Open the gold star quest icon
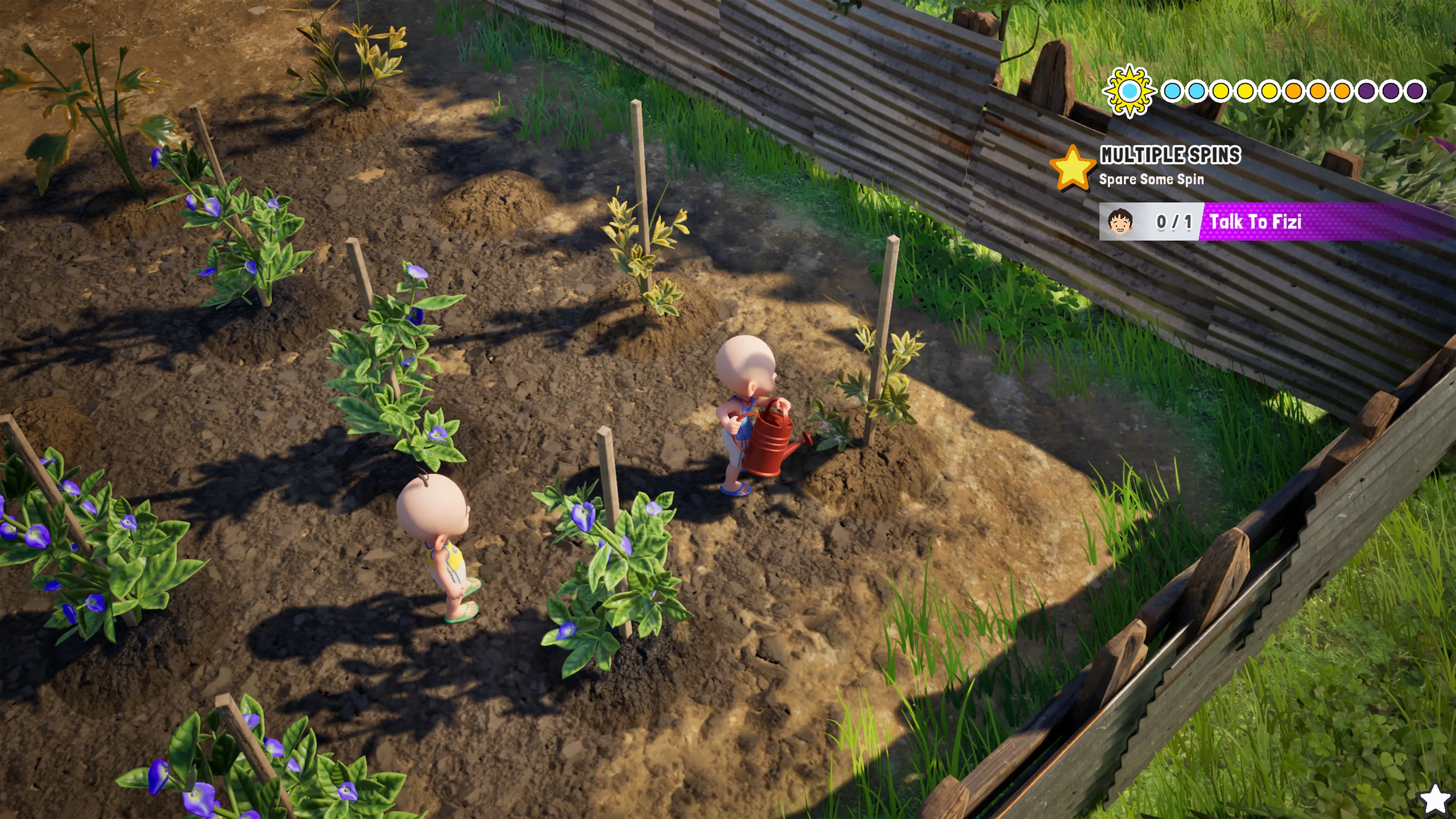This screenshot has height=819, width=1456. point(1072,168)
